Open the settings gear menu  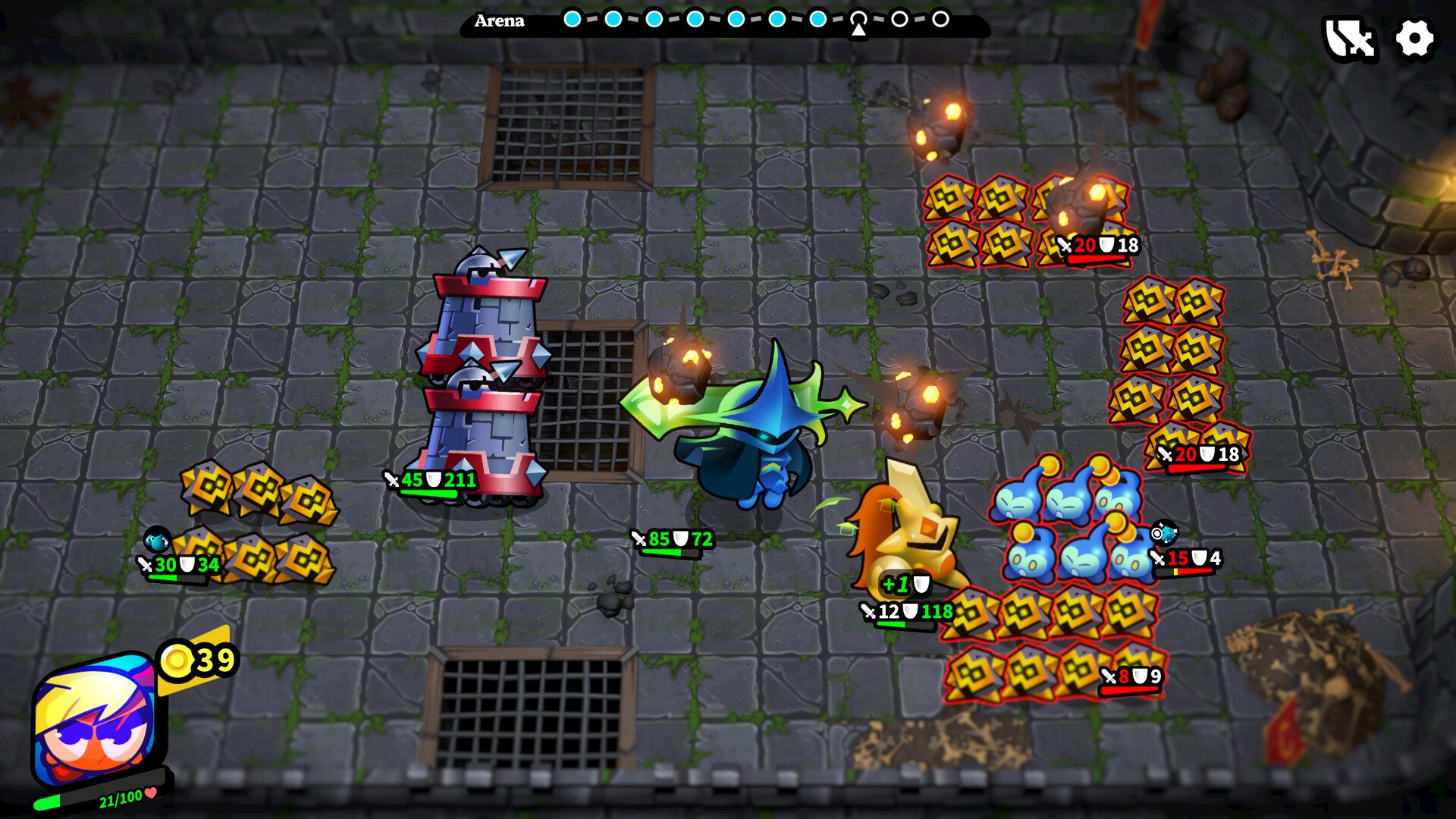1414,38
